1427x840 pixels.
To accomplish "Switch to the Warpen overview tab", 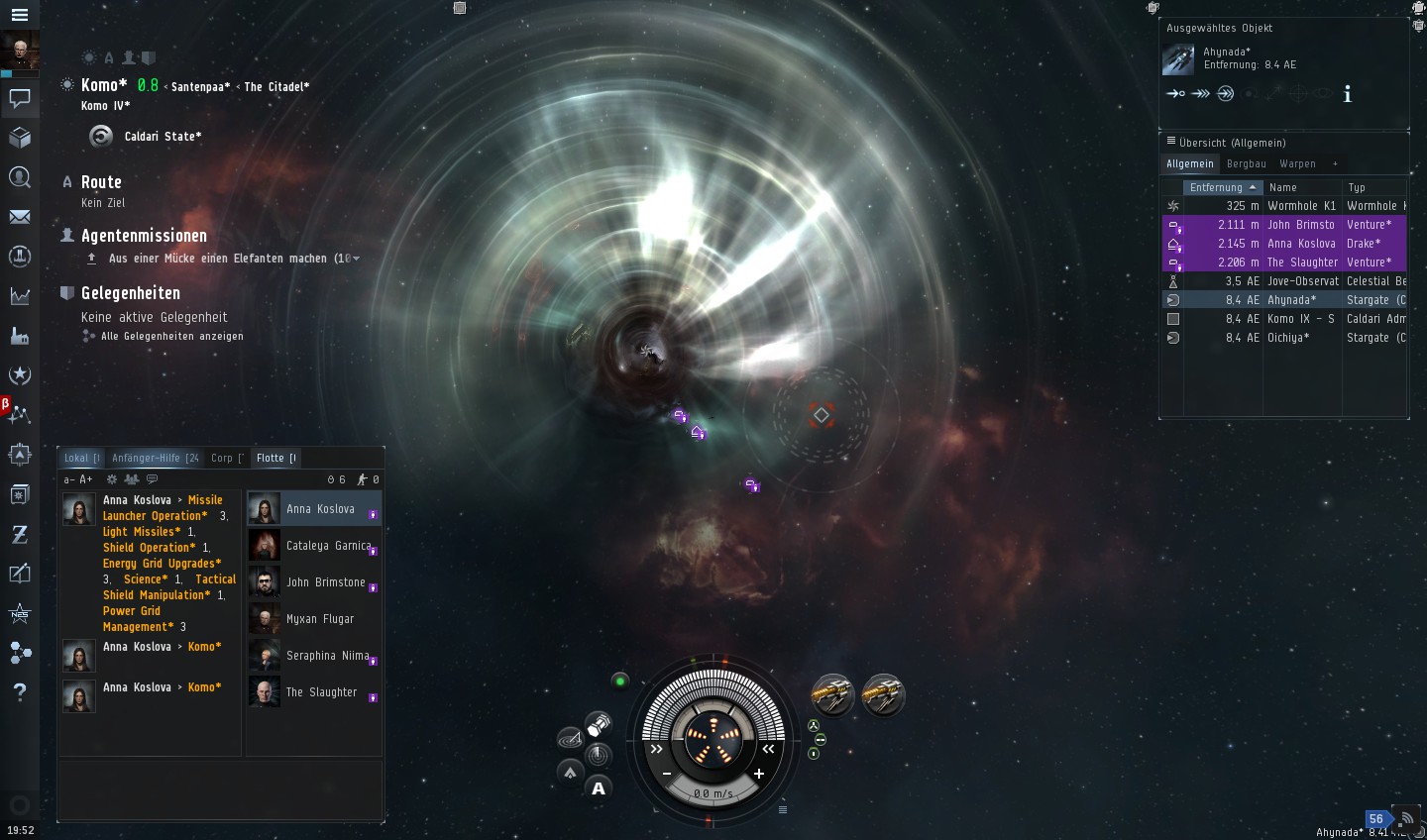I will (1297, 164).
